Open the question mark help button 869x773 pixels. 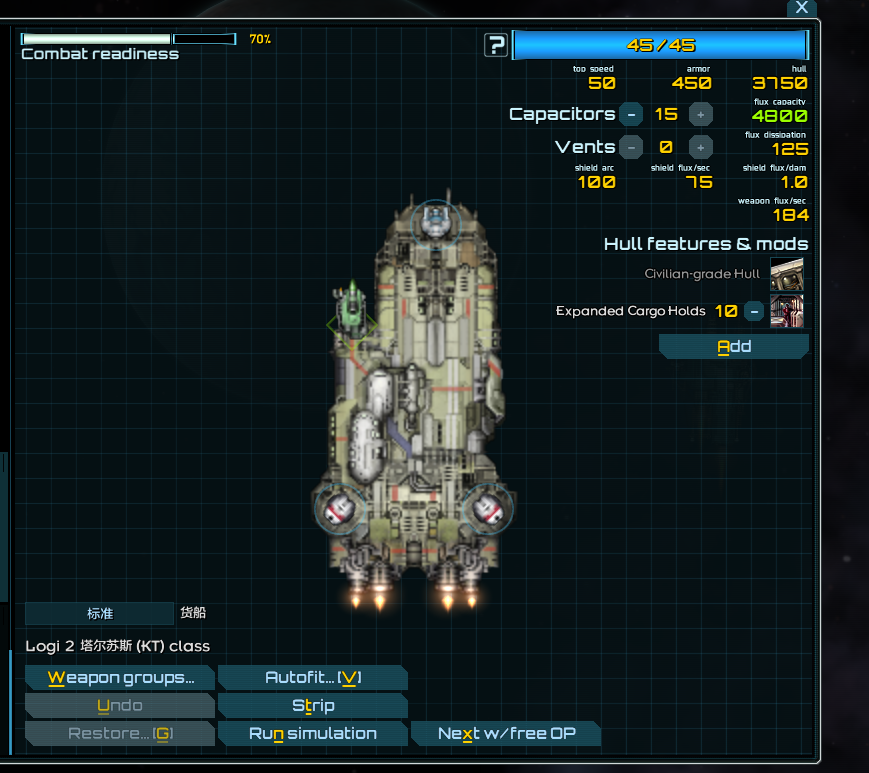[496, 45]
